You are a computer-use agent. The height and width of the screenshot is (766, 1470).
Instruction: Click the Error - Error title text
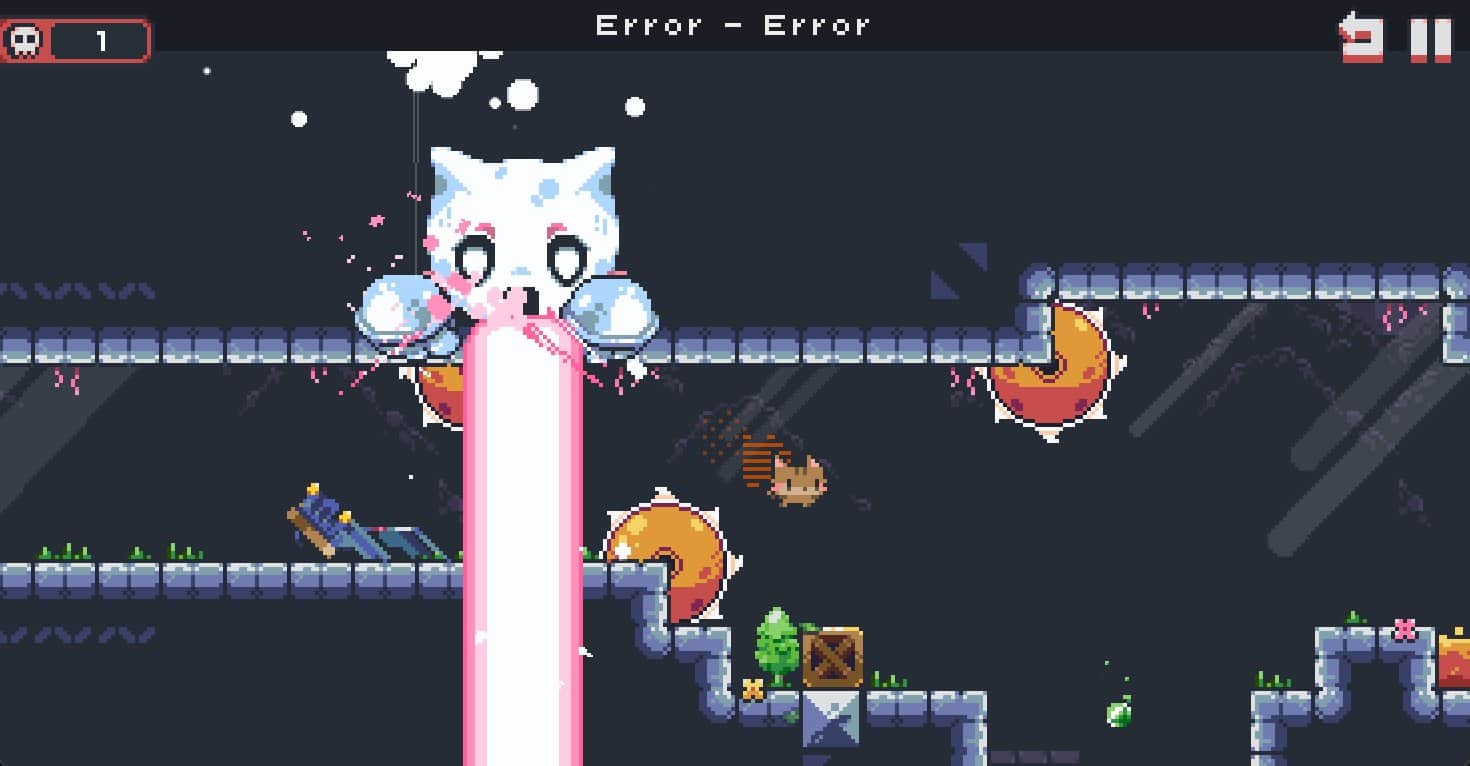pyautogui.click(x=735, y=25)
